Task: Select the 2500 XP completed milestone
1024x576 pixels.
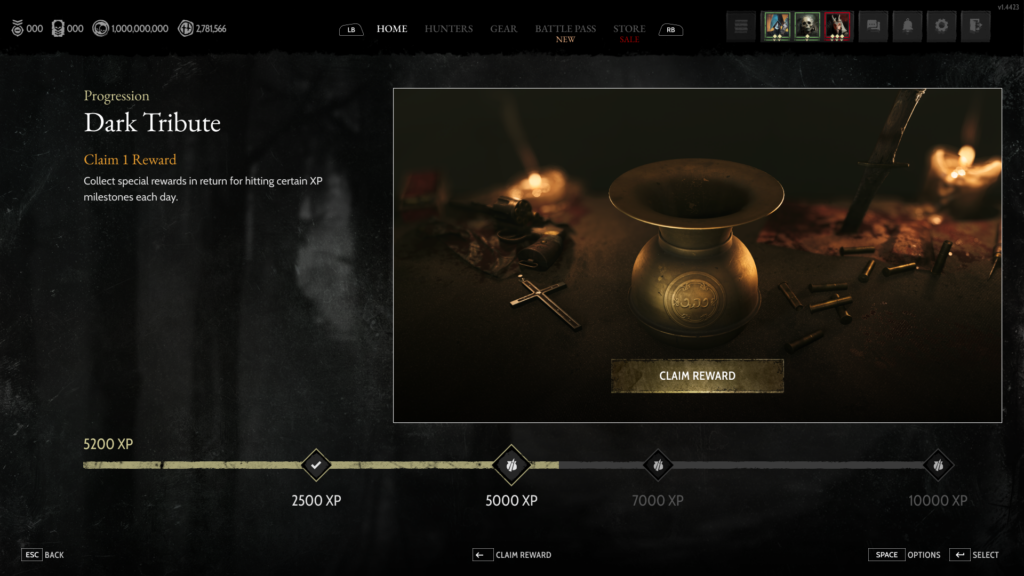Action: click(x=316, y=465)
